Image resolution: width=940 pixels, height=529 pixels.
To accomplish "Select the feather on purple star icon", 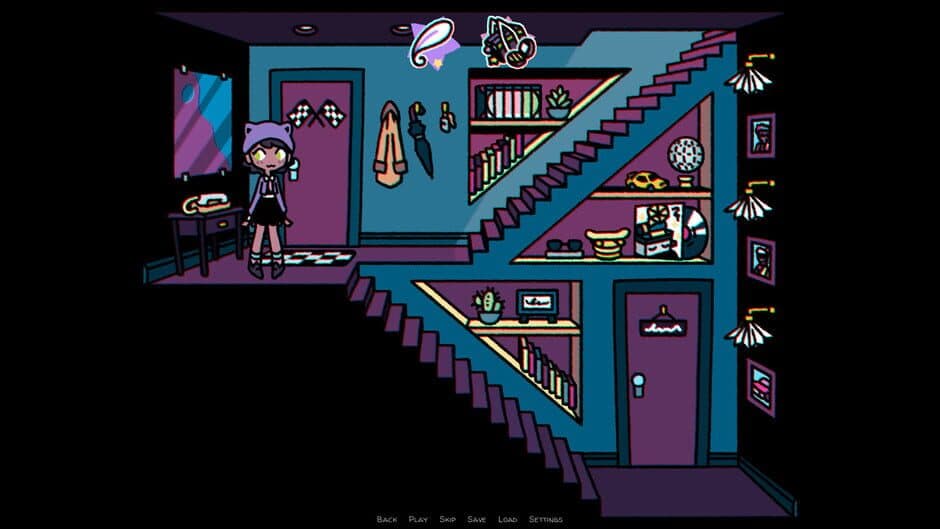I will (436, 43).
